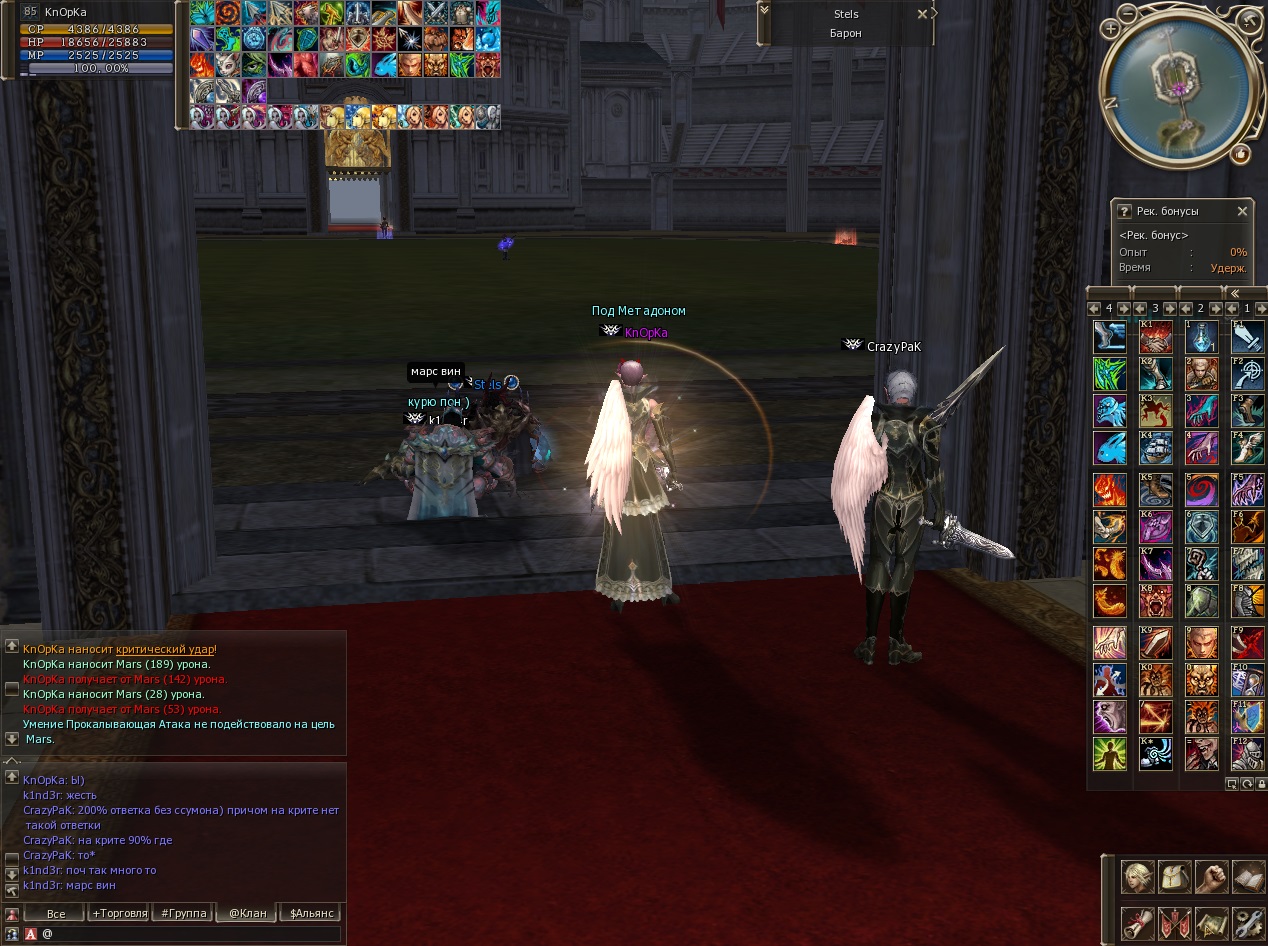Activate the F1 sword attack shortcut

click(1248, 337)
